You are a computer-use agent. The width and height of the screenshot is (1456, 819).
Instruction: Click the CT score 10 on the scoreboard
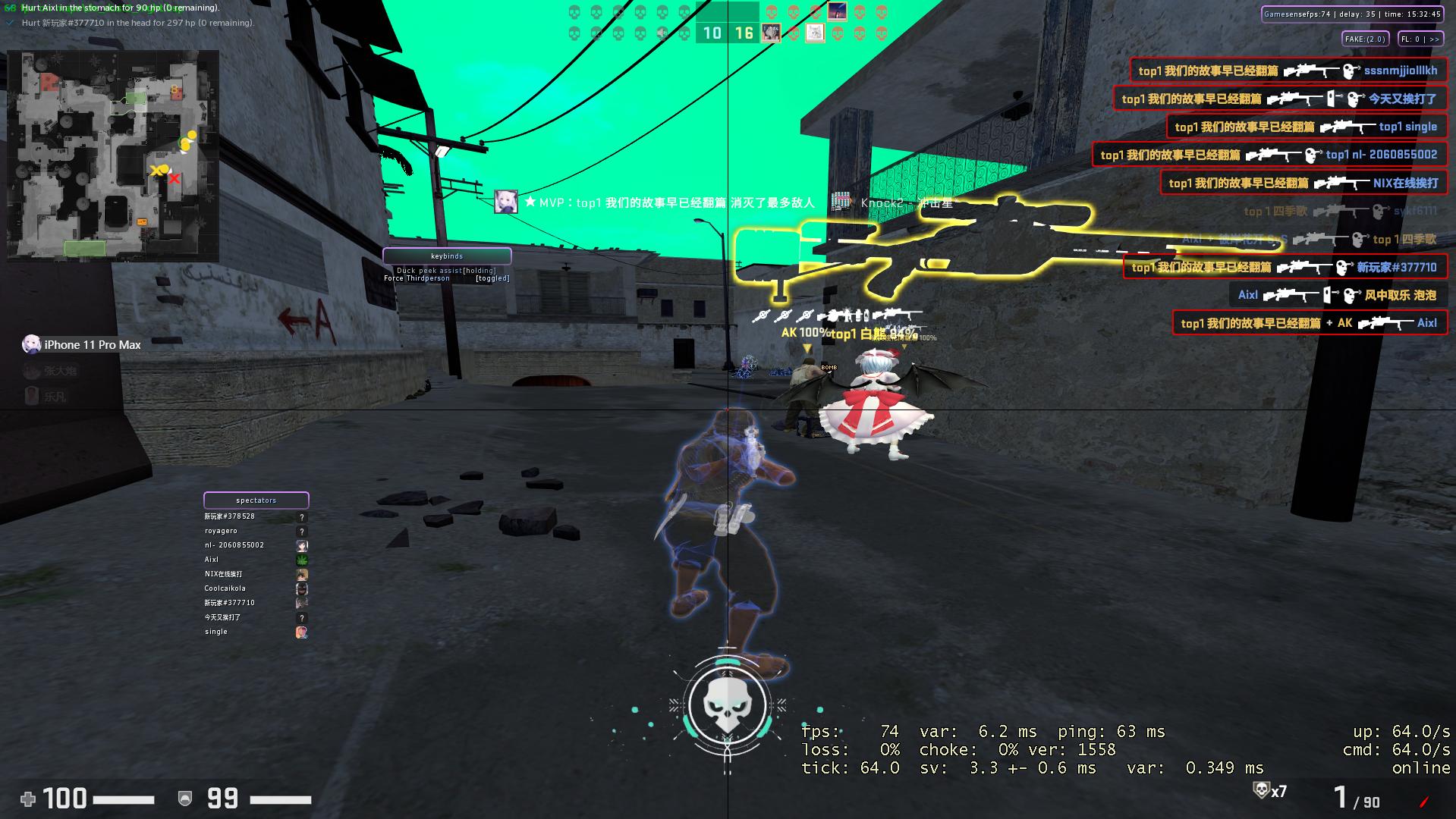711,33
